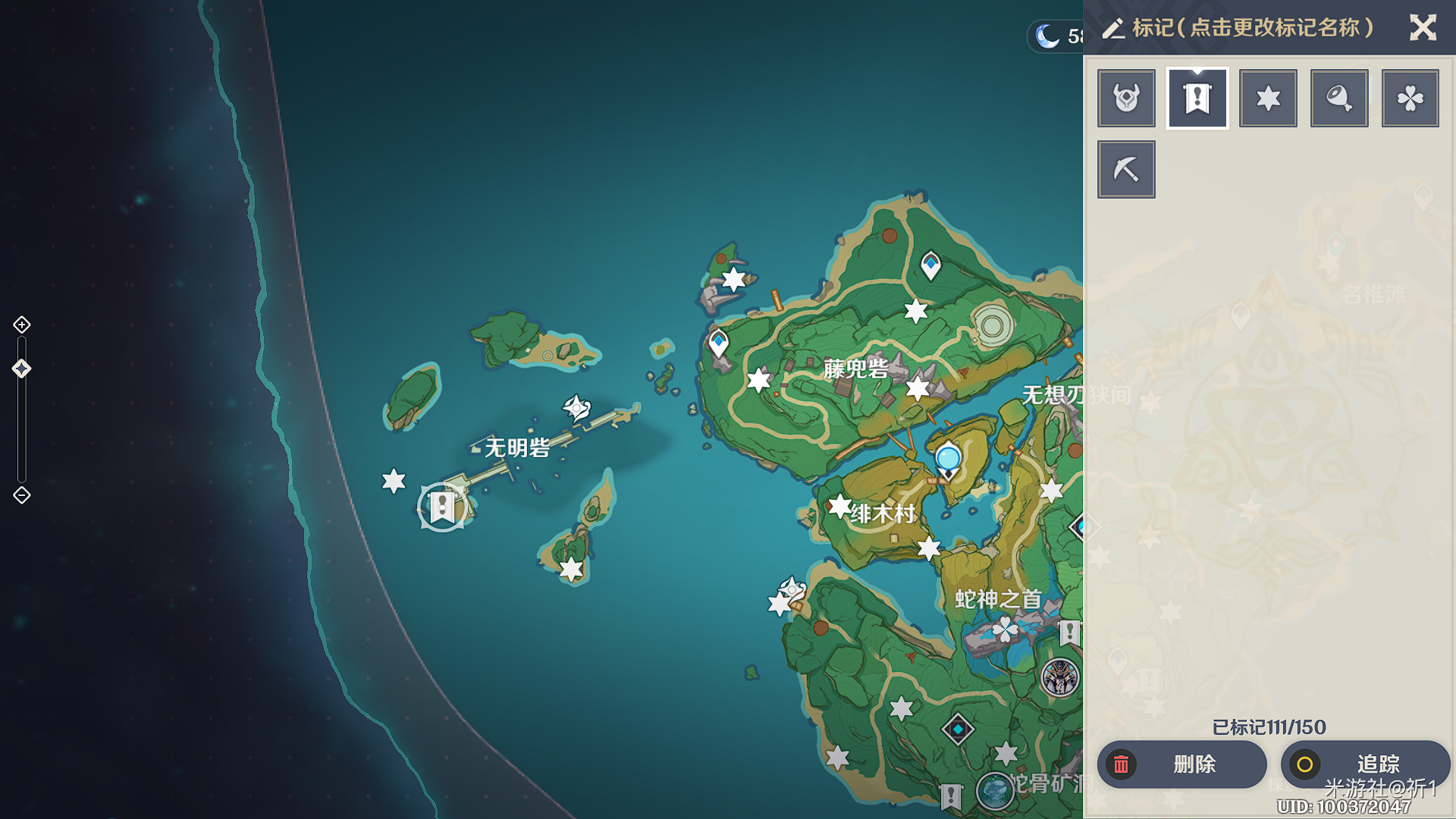Screen dimensions: 1456x819
Task: Edit the marker name field
Action: tap(1251, 28)
